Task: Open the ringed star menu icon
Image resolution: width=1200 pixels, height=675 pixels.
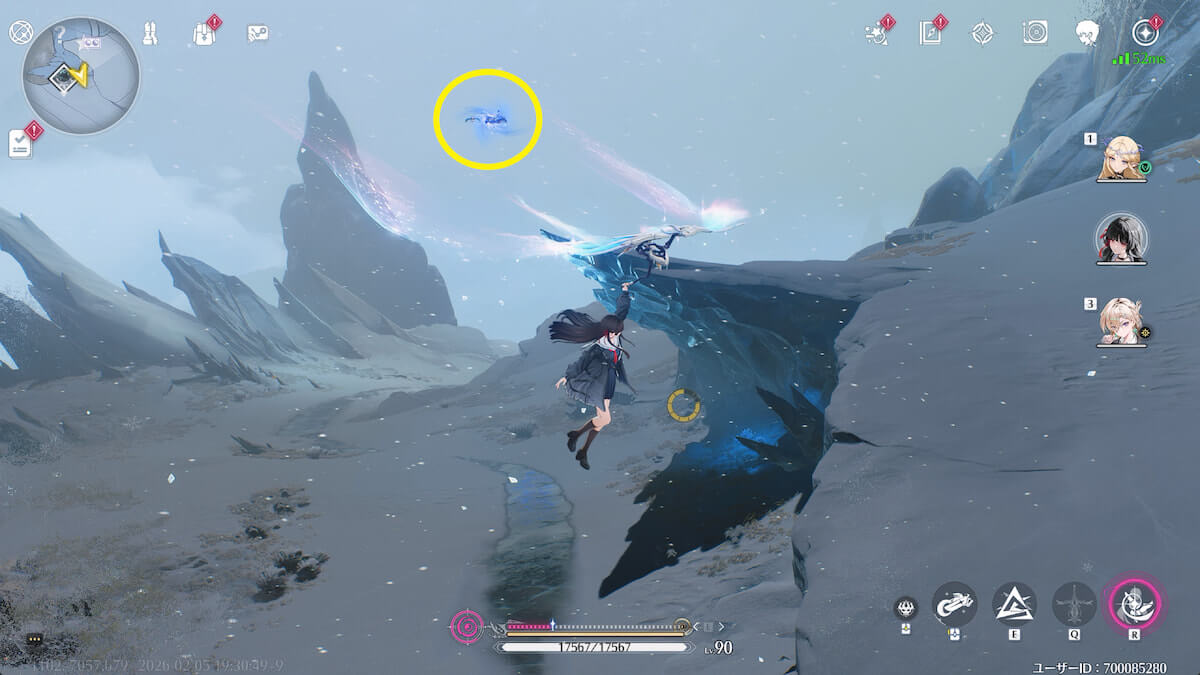Action: [1144, 33]
